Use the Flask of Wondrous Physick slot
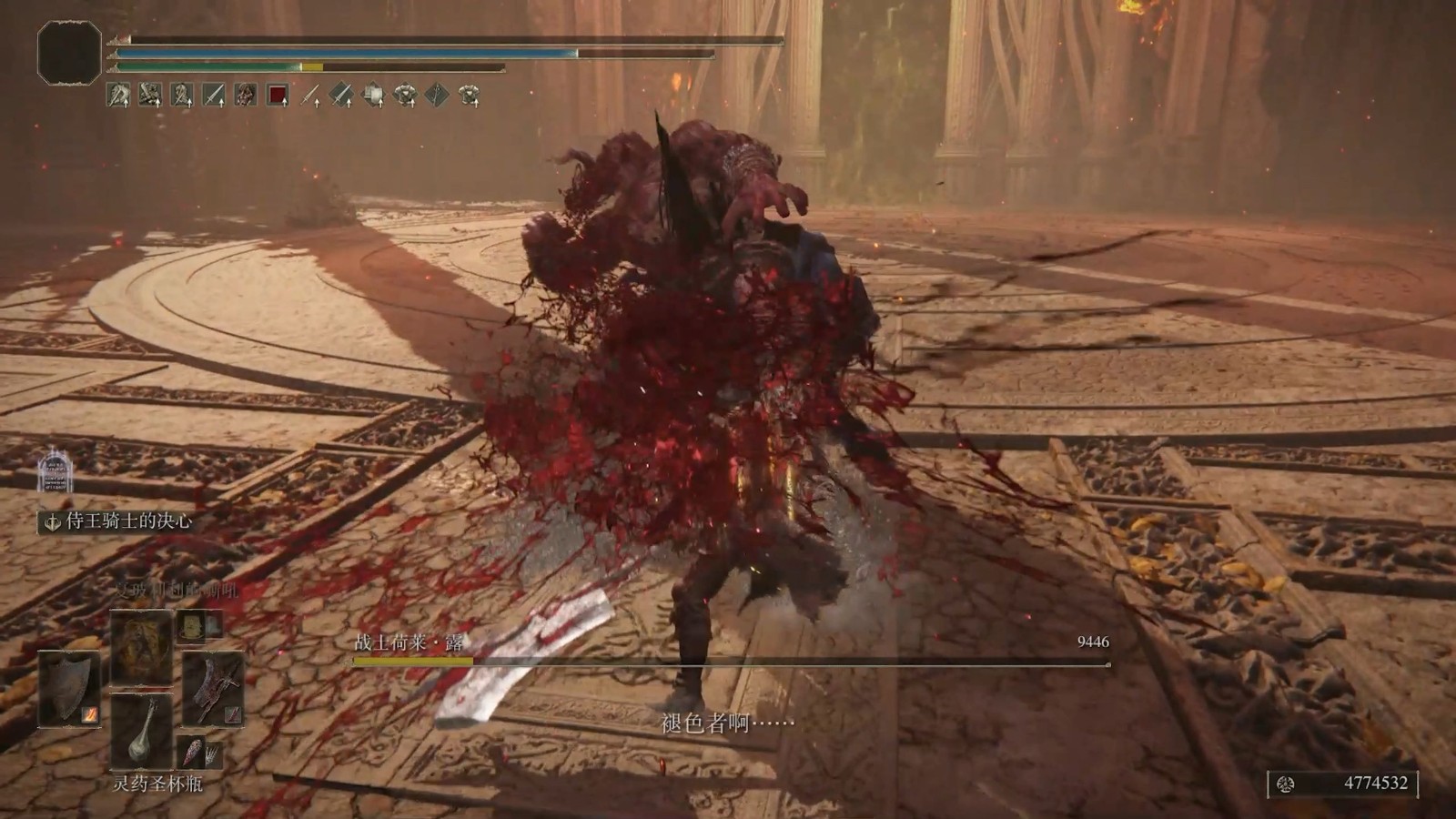 coord(141,732)
